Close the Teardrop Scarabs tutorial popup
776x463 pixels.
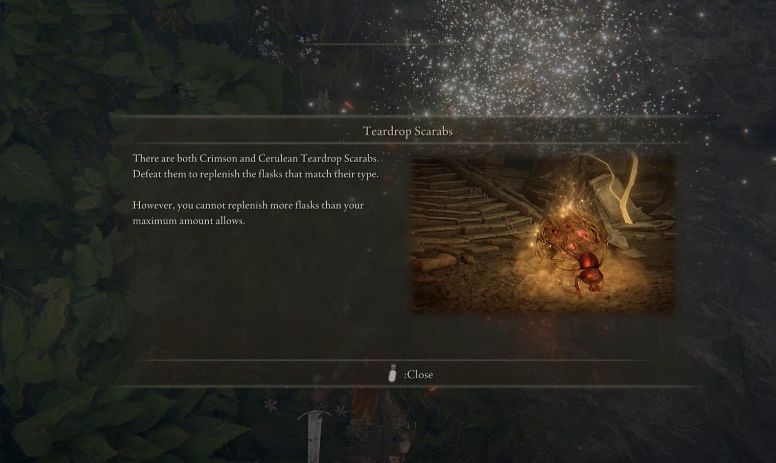point(411,374)
